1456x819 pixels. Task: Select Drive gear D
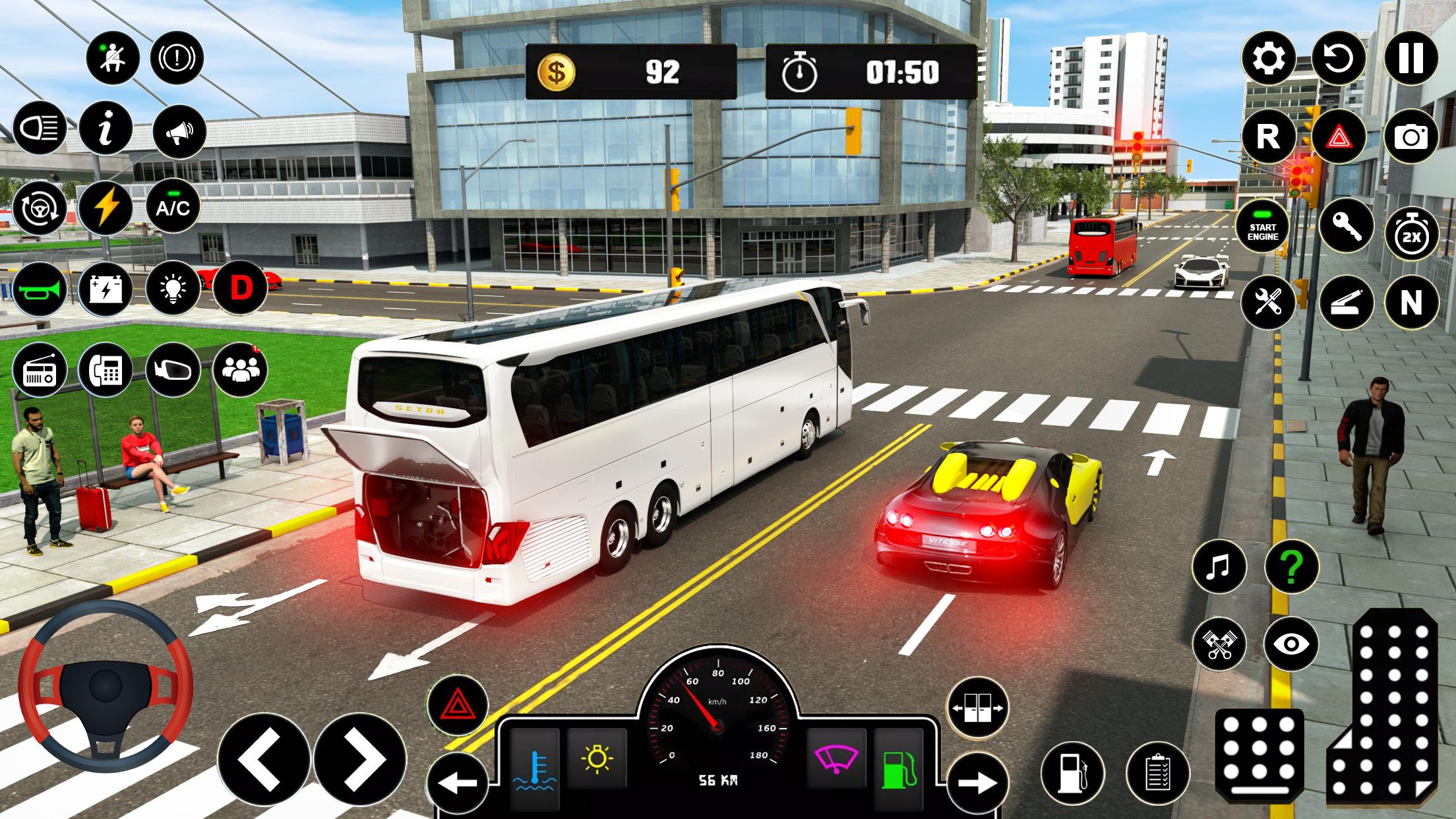[x=241, y=288]
